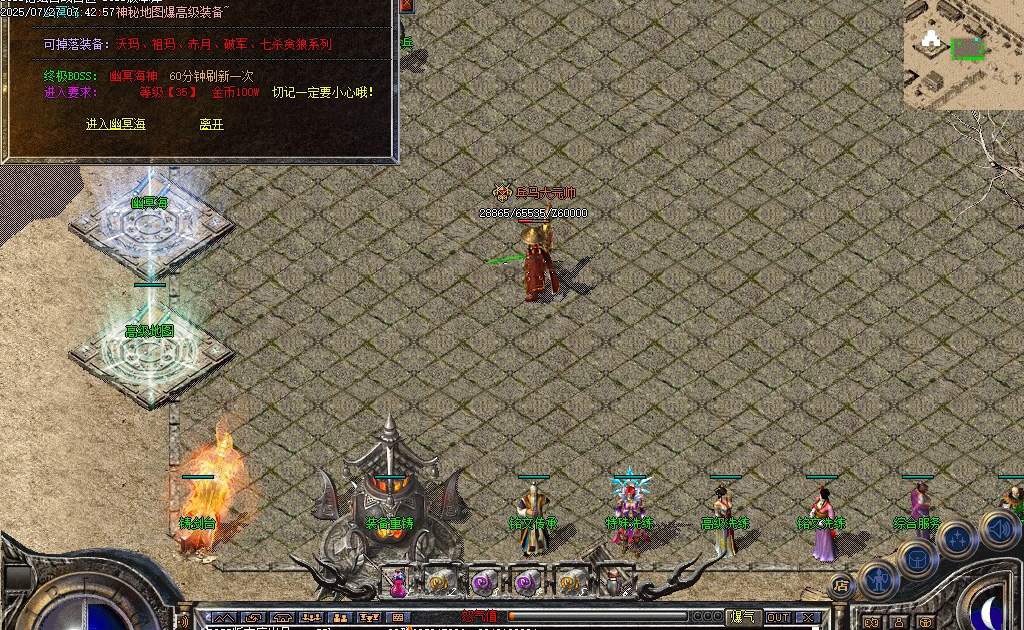Select 离开 to leave the dialogue
Viewport: 1024px width, 630px height.
click(211, 124)
